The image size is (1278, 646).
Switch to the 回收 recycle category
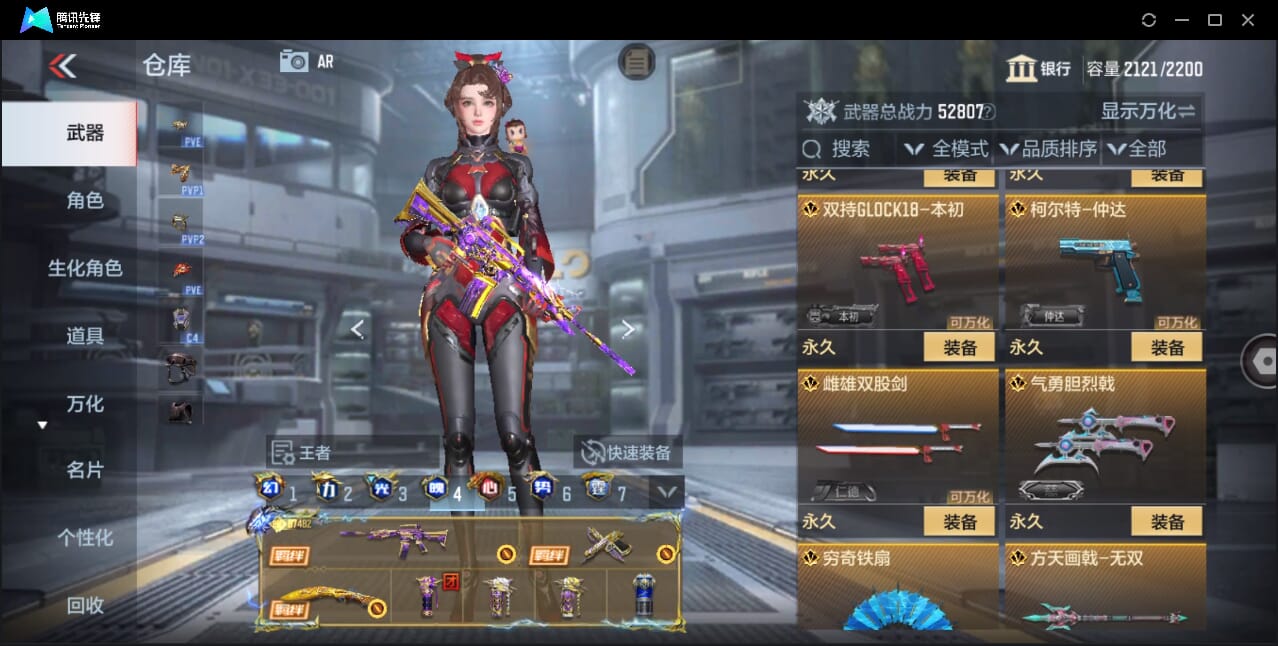point(84,605)
